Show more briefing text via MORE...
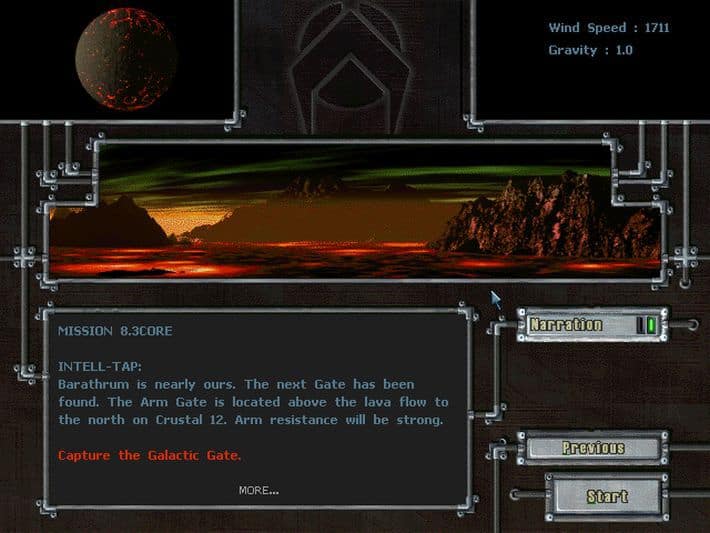 (x=258, y=490)
